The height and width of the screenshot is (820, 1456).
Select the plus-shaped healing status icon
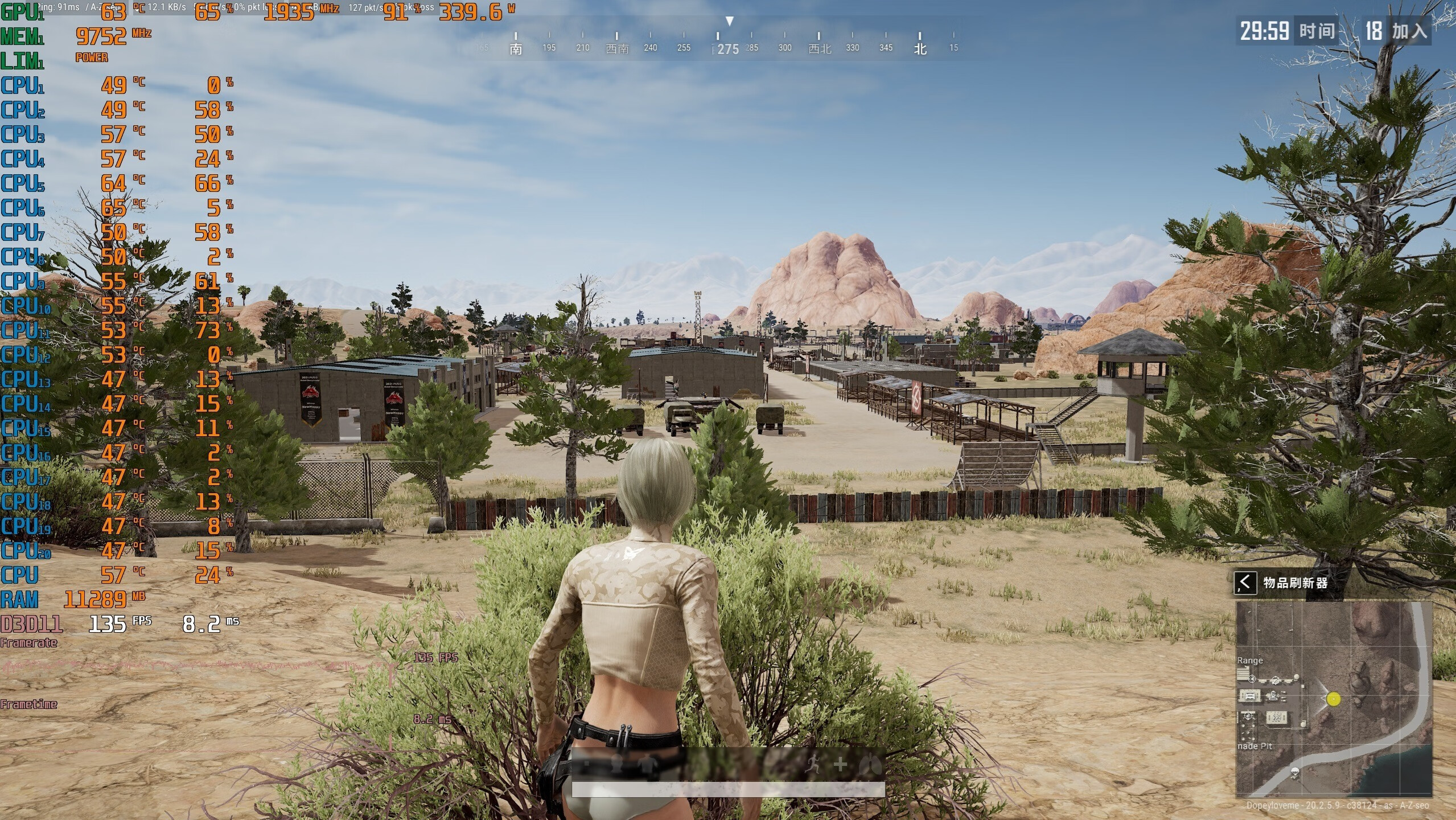pos(840,765)
